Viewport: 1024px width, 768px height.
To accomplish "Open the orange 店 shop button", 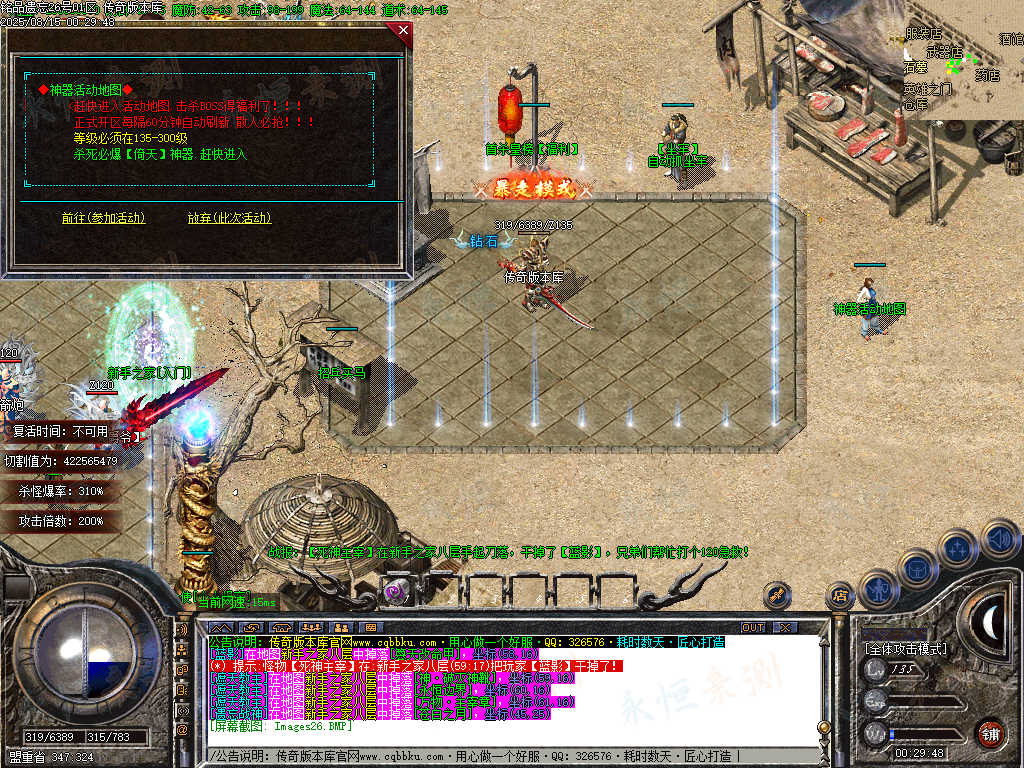I will pos(839,596).
